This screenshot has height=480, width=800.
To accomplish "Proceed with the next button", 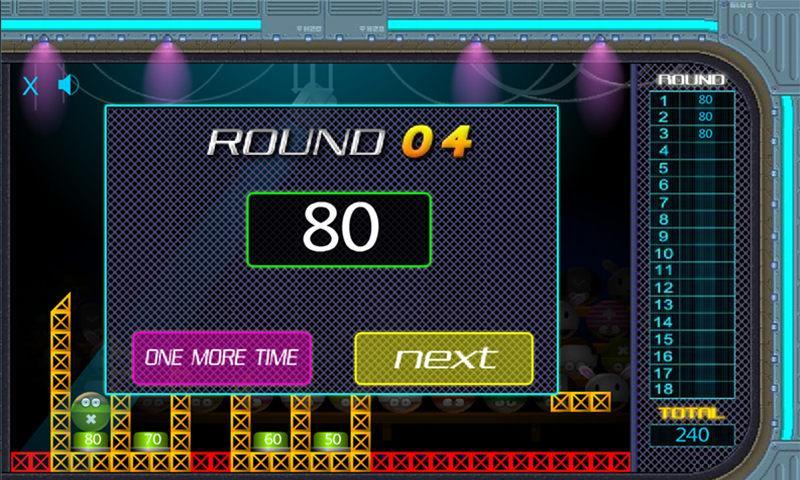I will [444, 358].
